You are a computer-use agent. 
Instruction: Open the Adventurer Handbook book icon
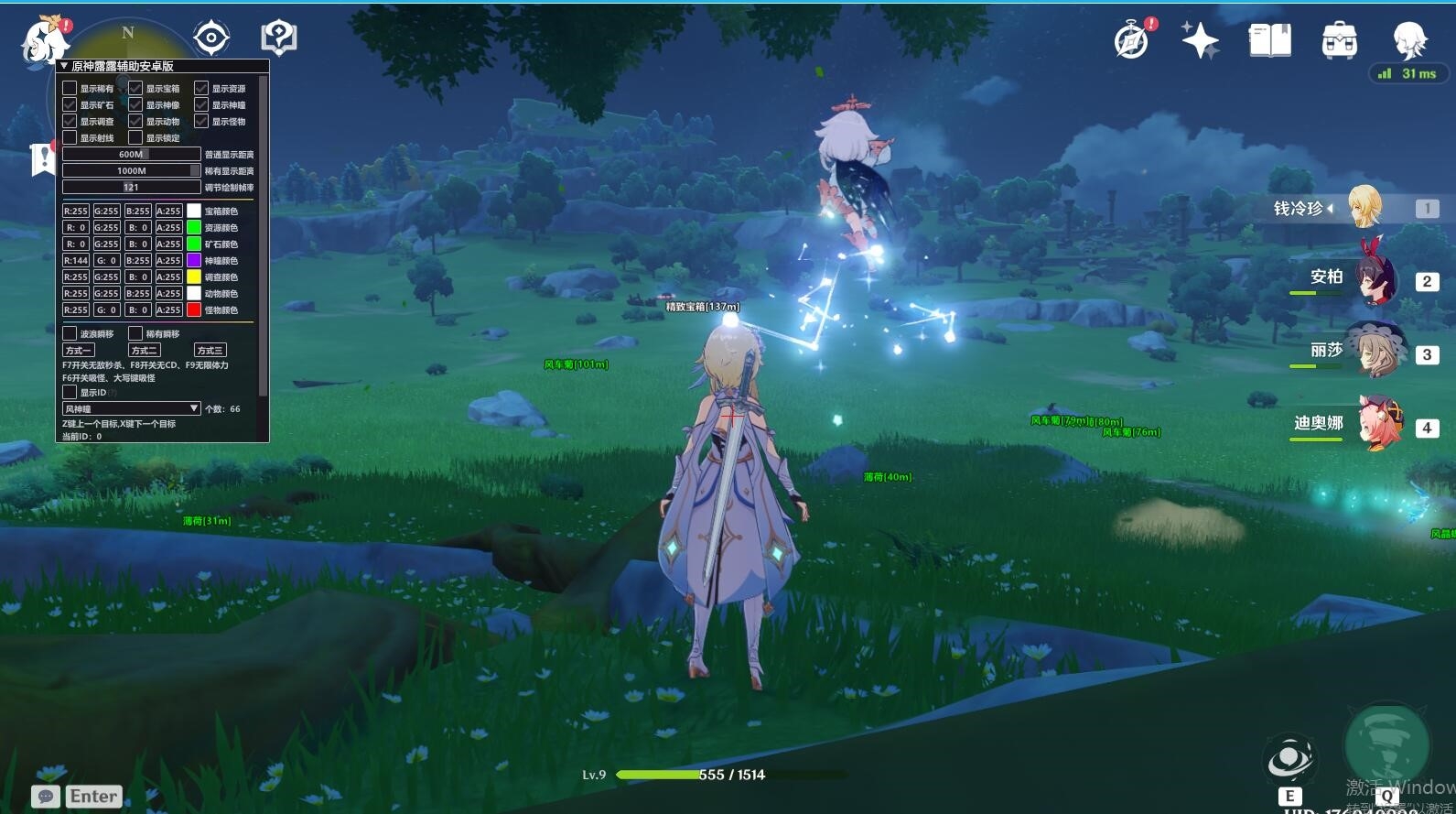point(1269,40)
